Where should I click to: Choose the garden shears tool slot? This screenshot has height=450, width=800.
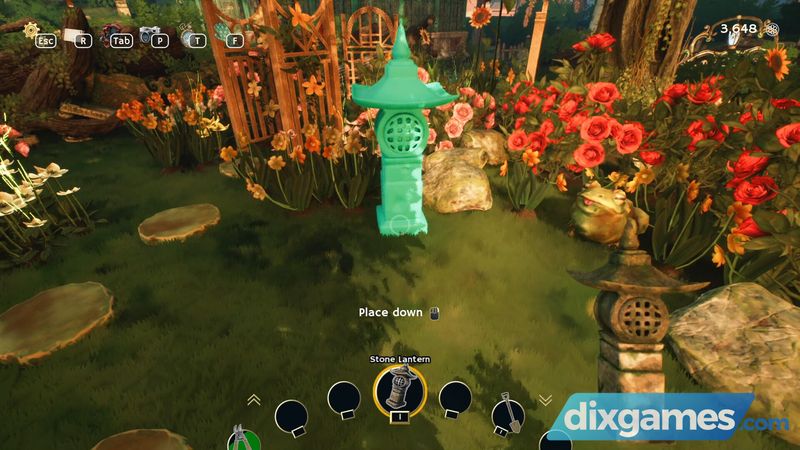241,438
